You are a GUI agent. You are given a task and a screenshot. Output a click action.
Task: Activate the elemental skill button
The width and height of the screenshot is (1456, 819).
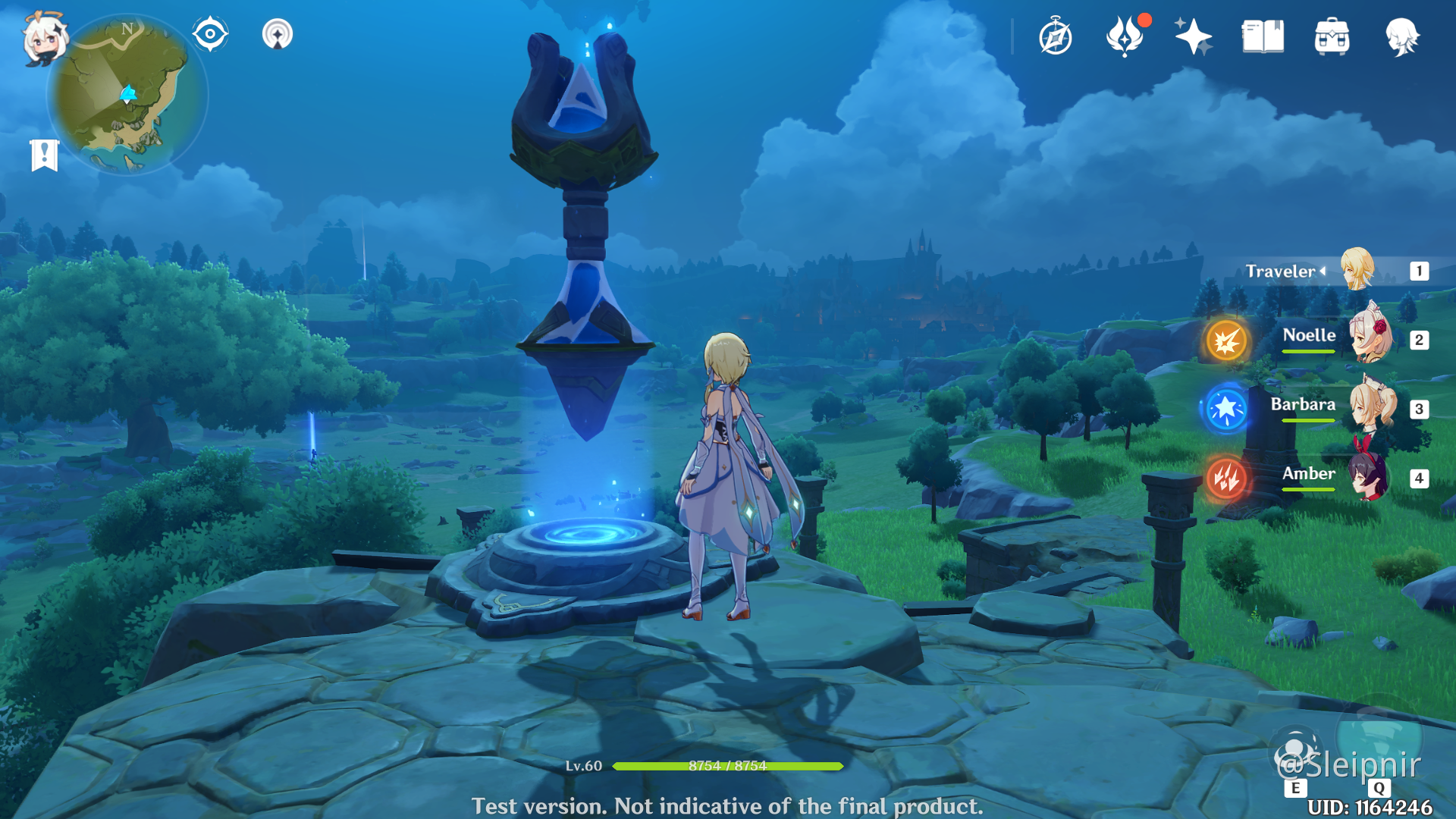click(1296, 755)
